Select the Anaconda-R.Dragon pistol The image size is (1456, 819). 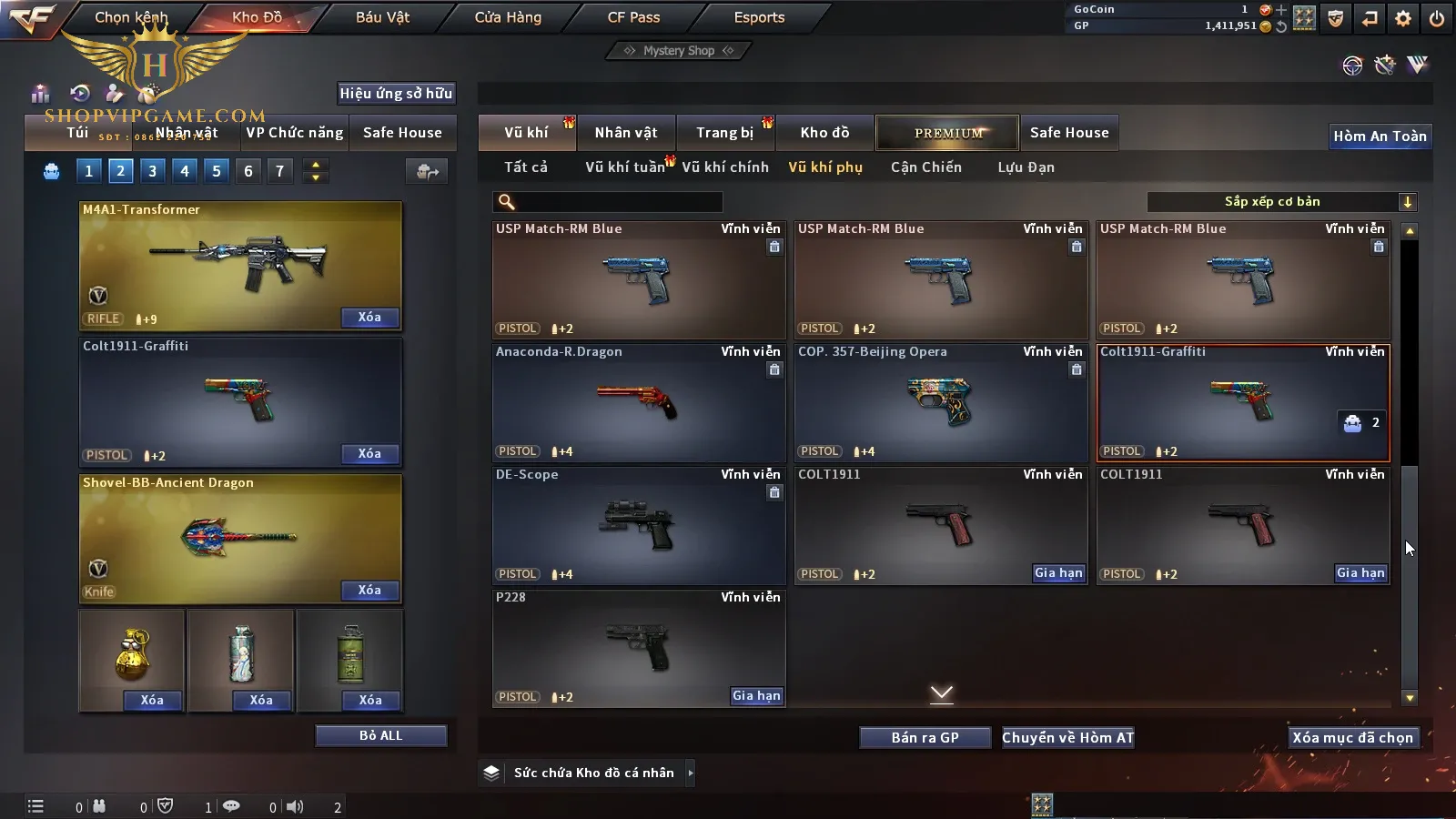pos(638,402)
